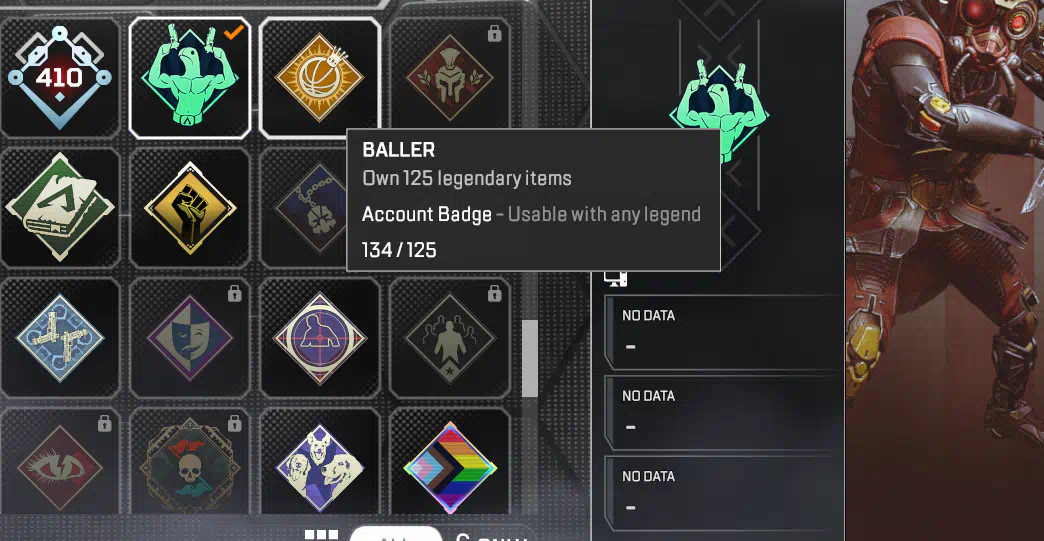Open the equipped badge slot in the banner
Viewport: 1044px width, 541px height.
coord(718,108)
